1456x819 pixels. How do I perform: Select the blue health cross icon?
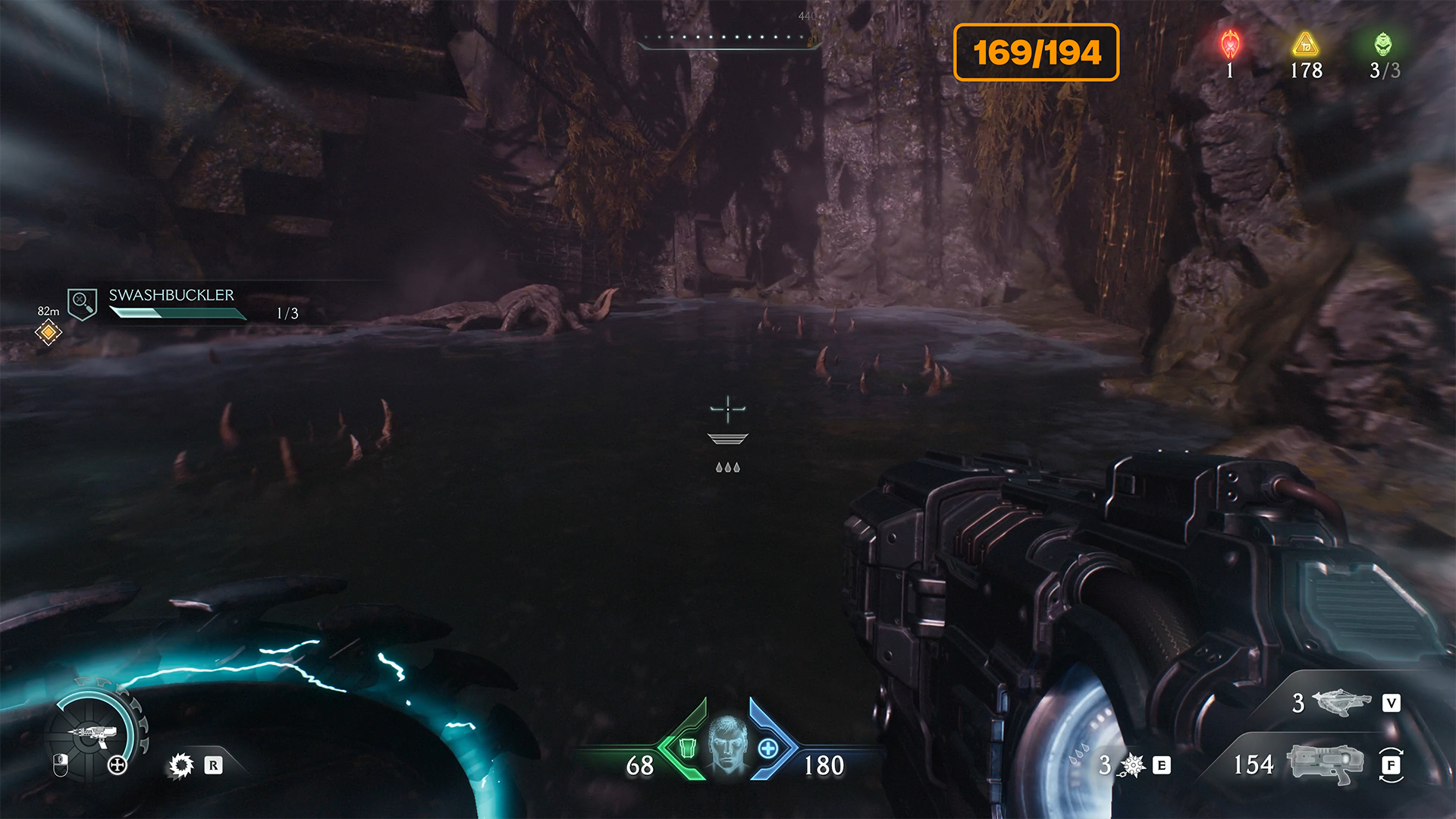click(767, 748)
